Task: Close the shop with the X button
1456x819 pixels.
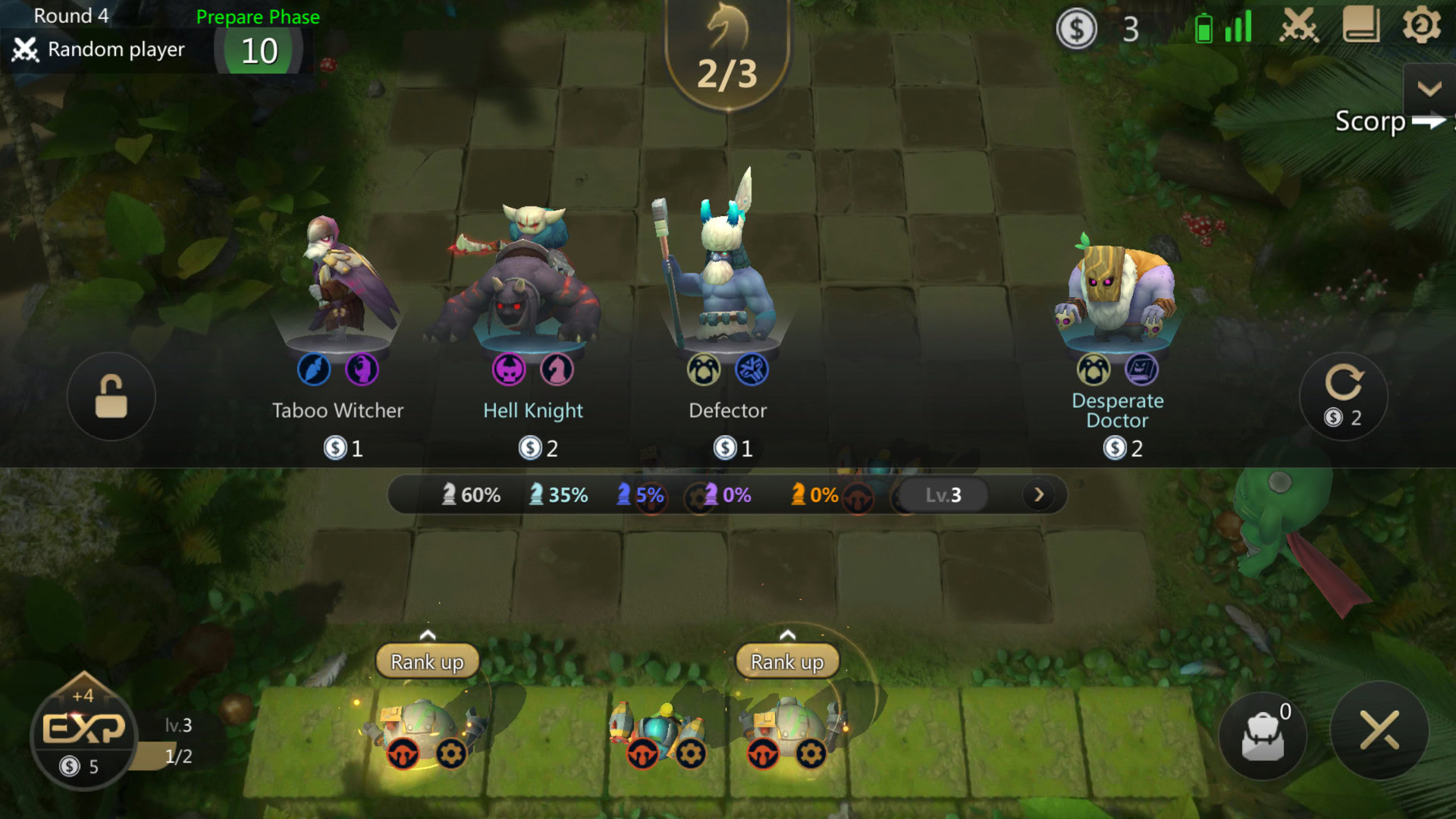Action: click(1379, 731)
